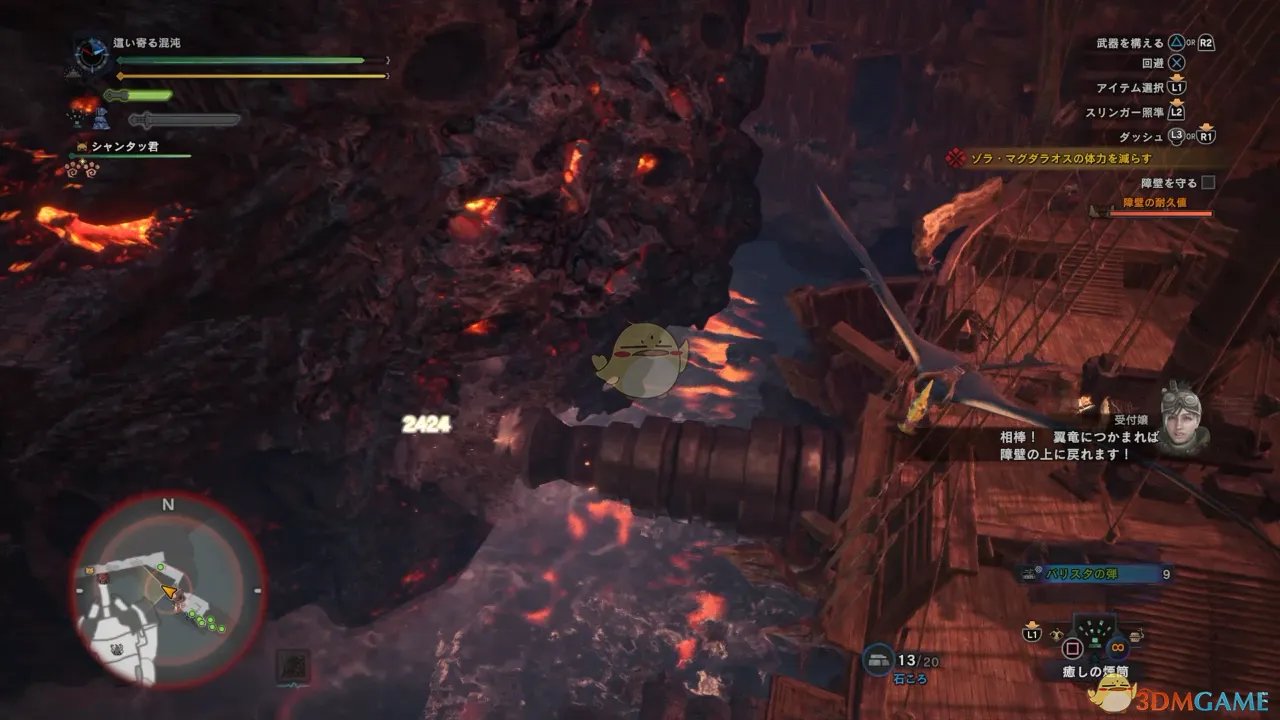Screen dimensions: 1280x720
Task: Click the handler 受付嬢 portrait
Action: coord(1186,418)
